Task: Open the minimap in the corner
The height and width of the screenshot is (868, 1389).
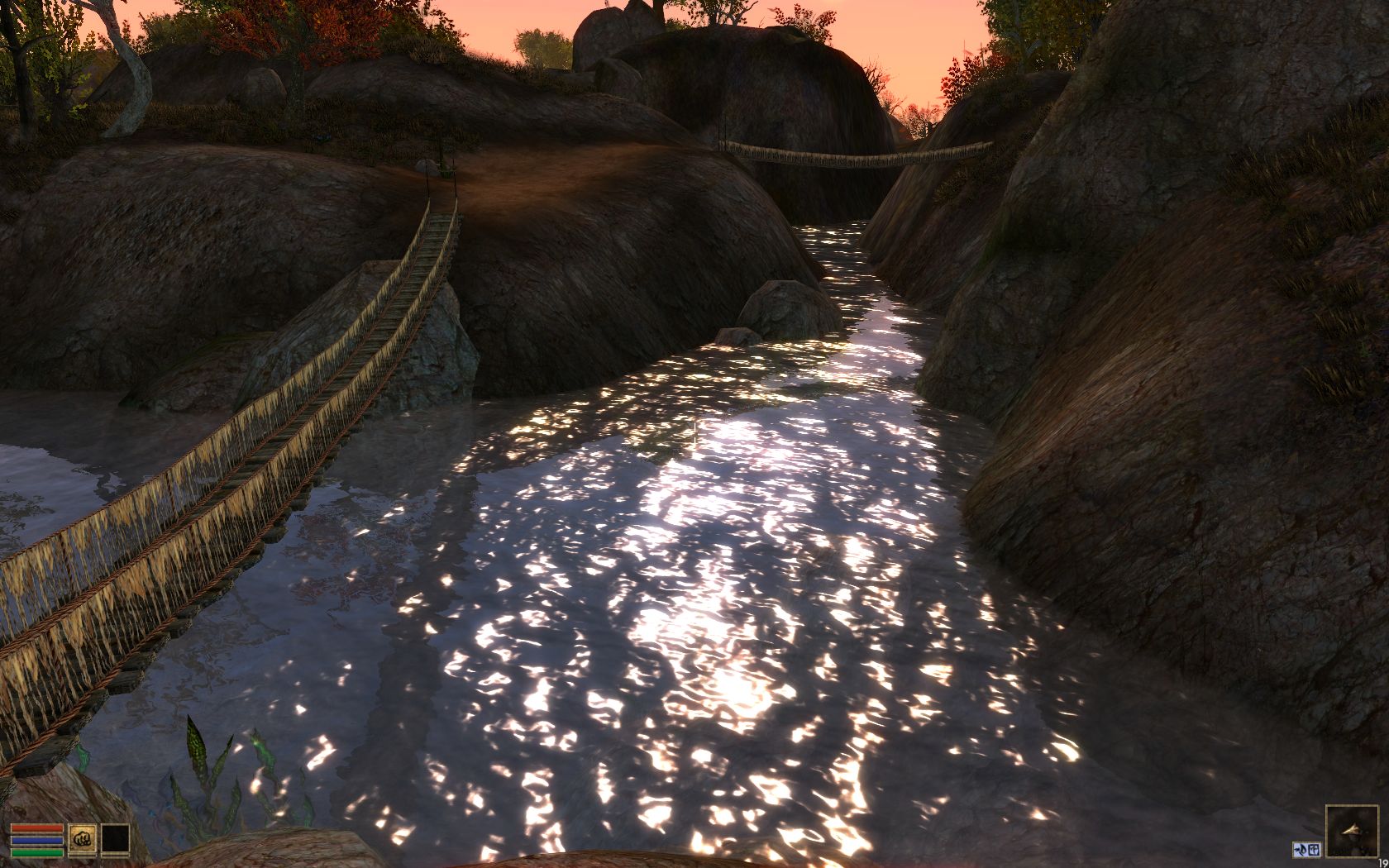Action: (1351, 831)
